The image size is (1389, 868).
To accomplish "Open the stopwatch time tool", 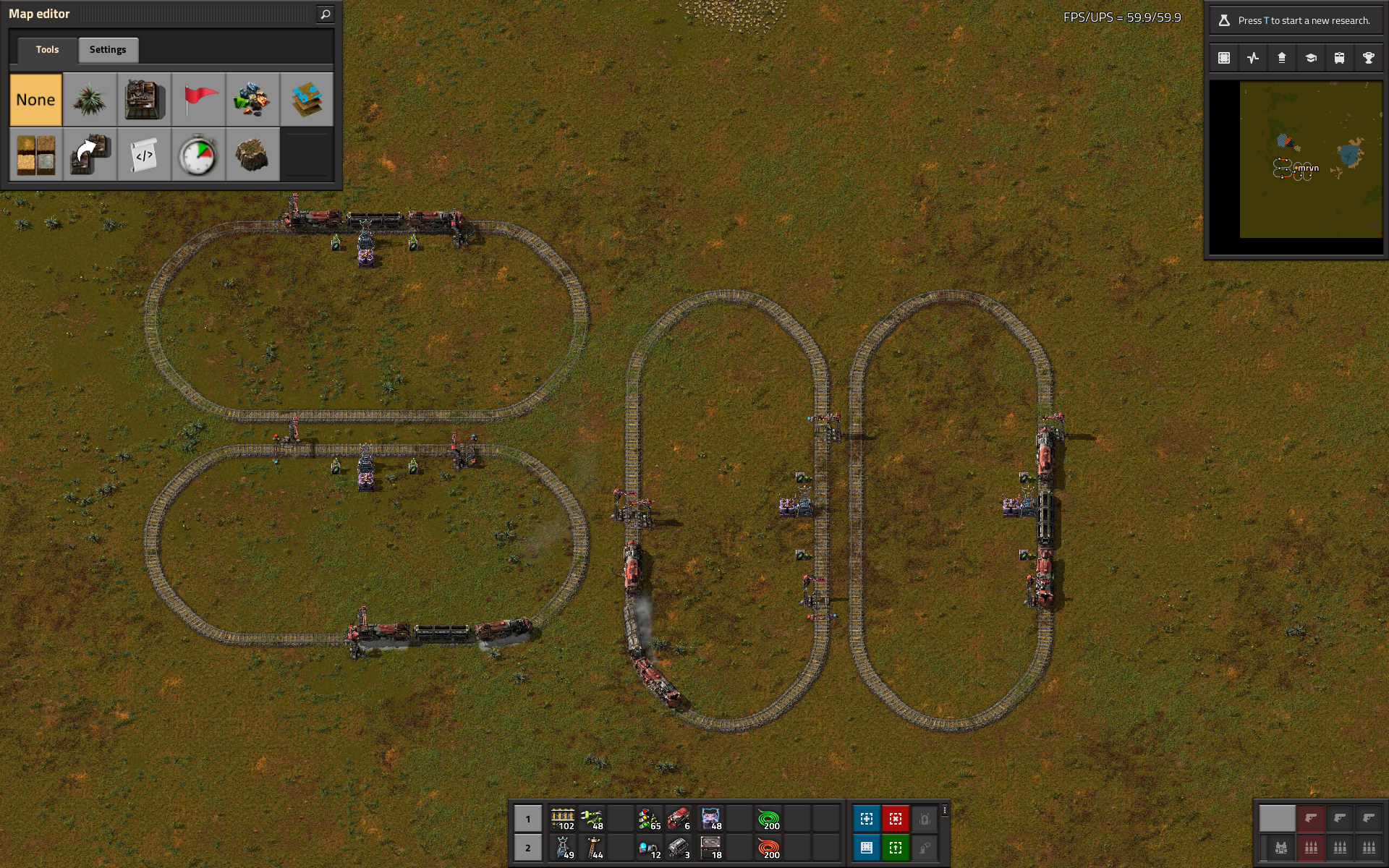I will (x=198, y=154).
